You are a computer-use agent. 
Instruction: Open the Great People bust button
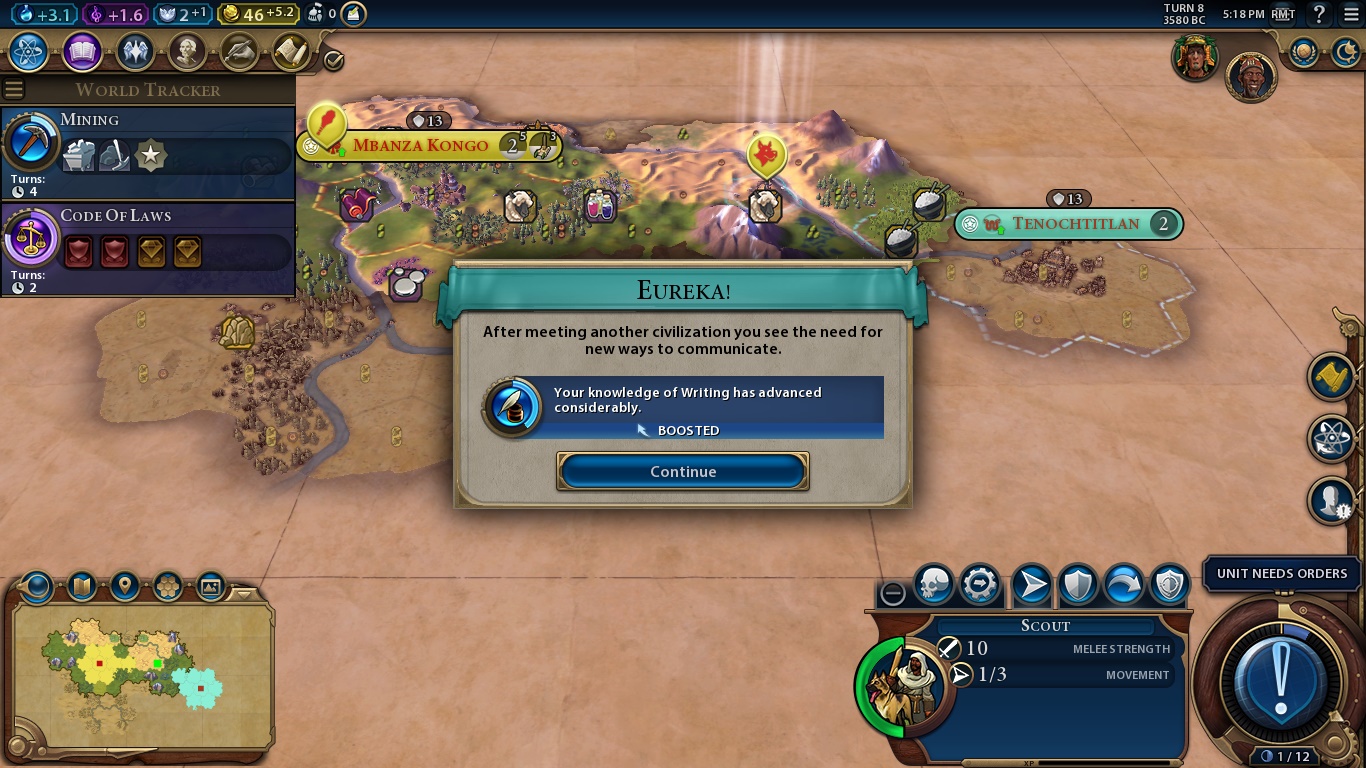click(187, 51)
